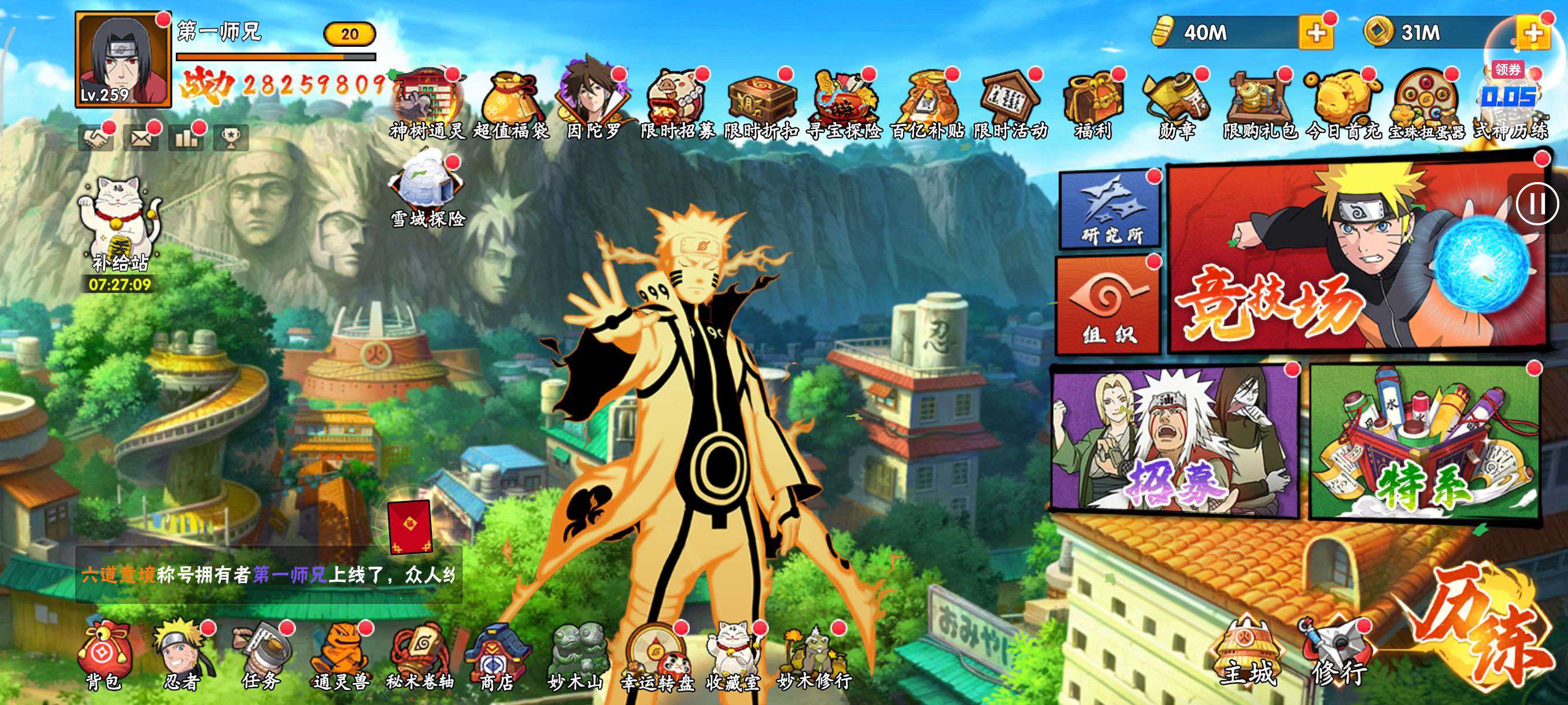Enter the 招募 recruit panel
The height and width of the screenshot is (705, 1568).
(1174, 441)
